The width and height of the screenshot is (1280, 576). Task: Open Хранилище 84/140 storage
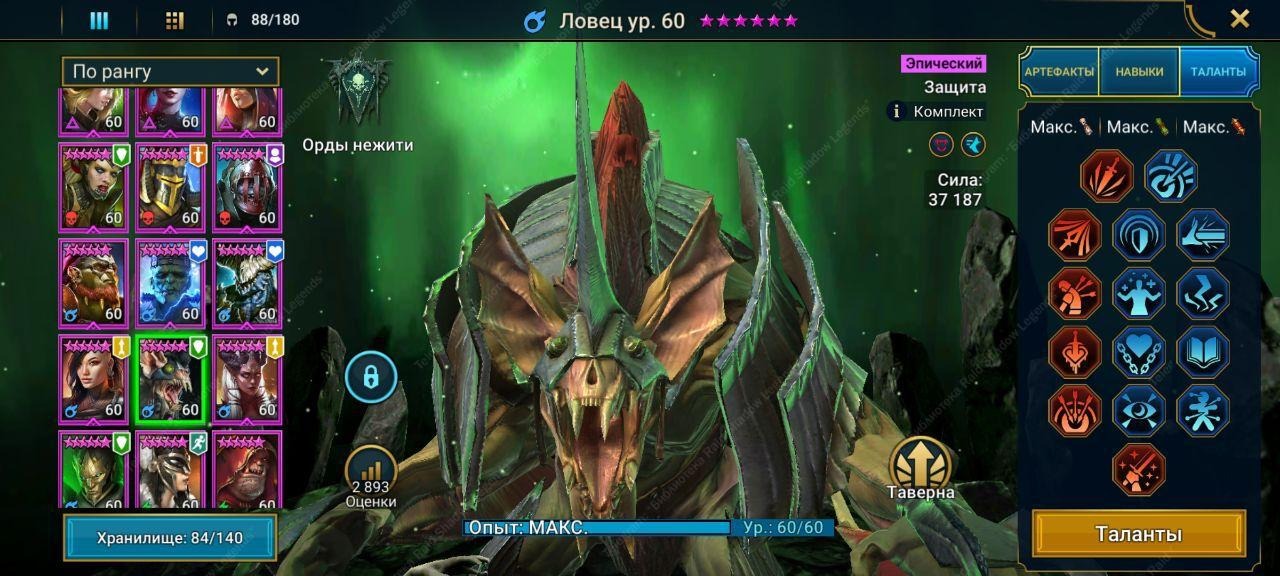coord(170,538)
